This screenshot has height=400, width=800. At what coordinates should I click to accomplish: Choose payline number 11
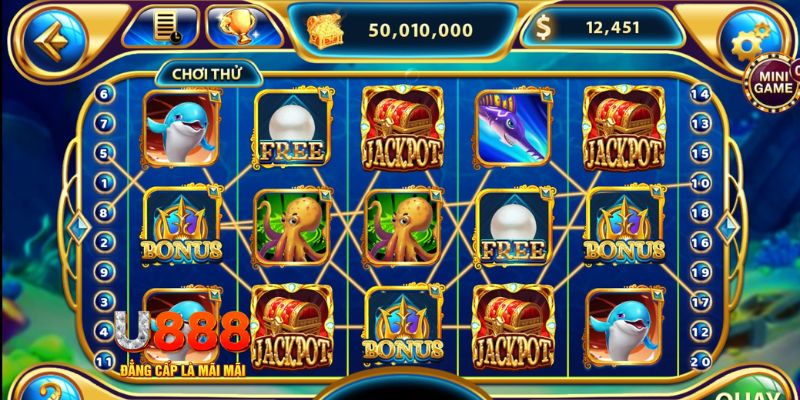tap(103, 360)
